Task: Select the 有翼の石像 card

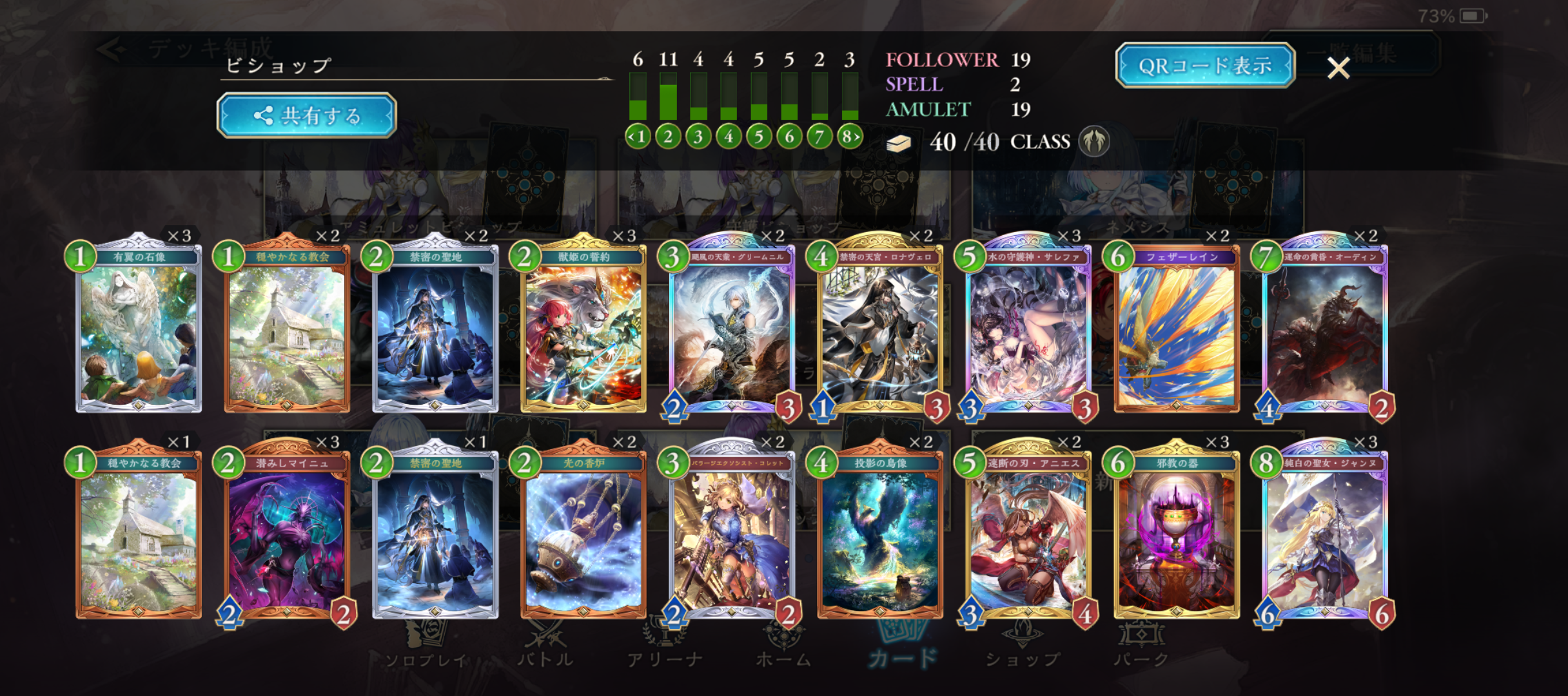Action: tap(139, 329)
